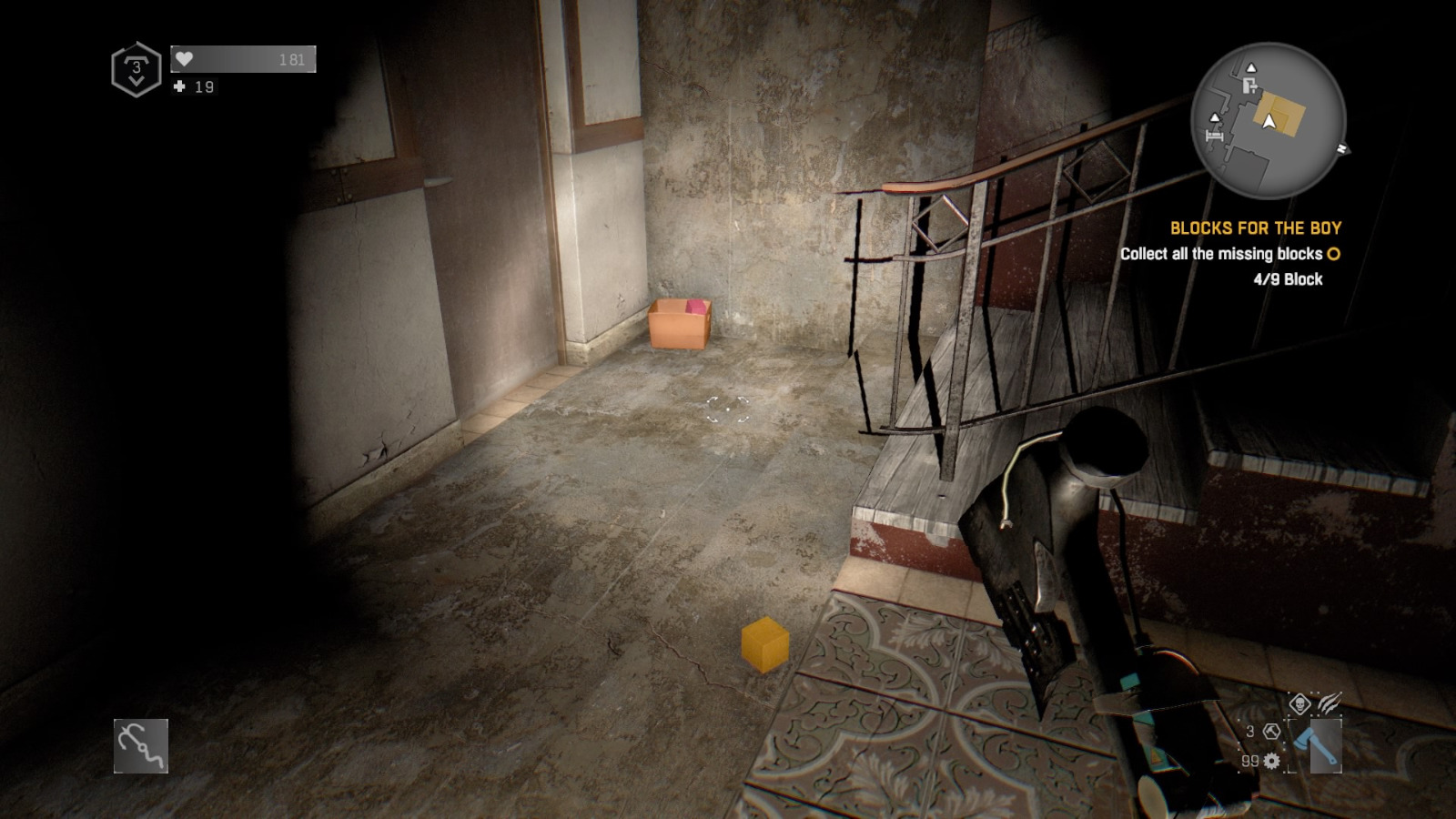1456x819 pixels.
Task: Click the triangle safehouse marker on the minimap
Action: pyautogui.click(x=1251, y=67)
